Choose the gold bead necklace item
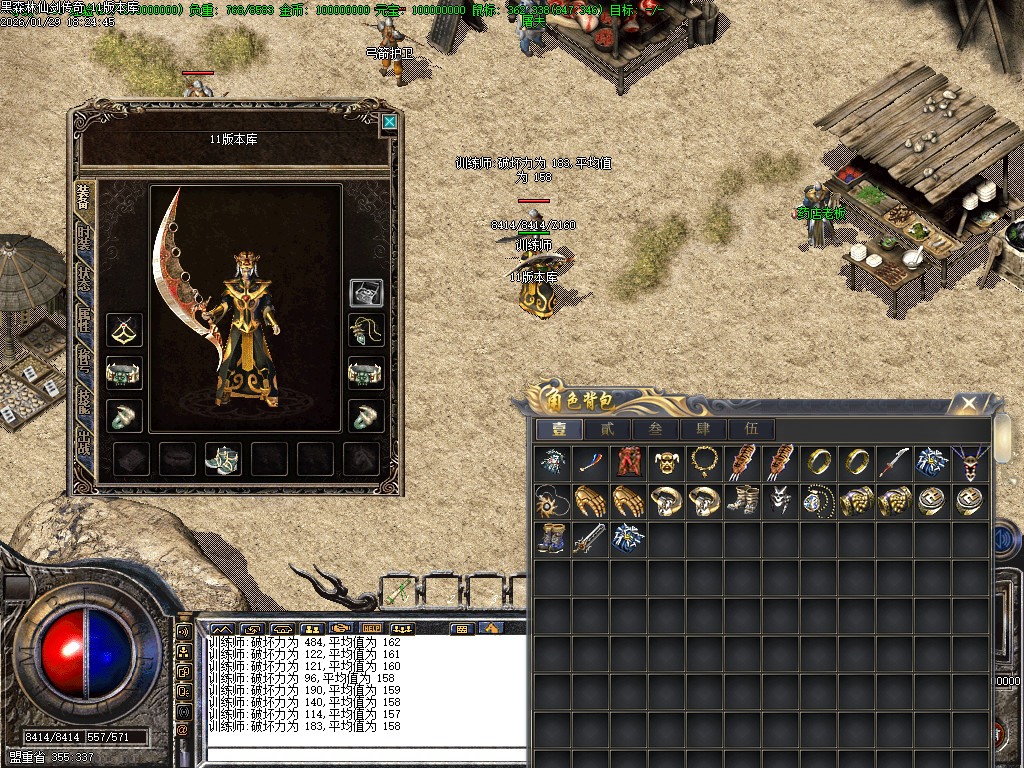 click(x=704, y=462)
